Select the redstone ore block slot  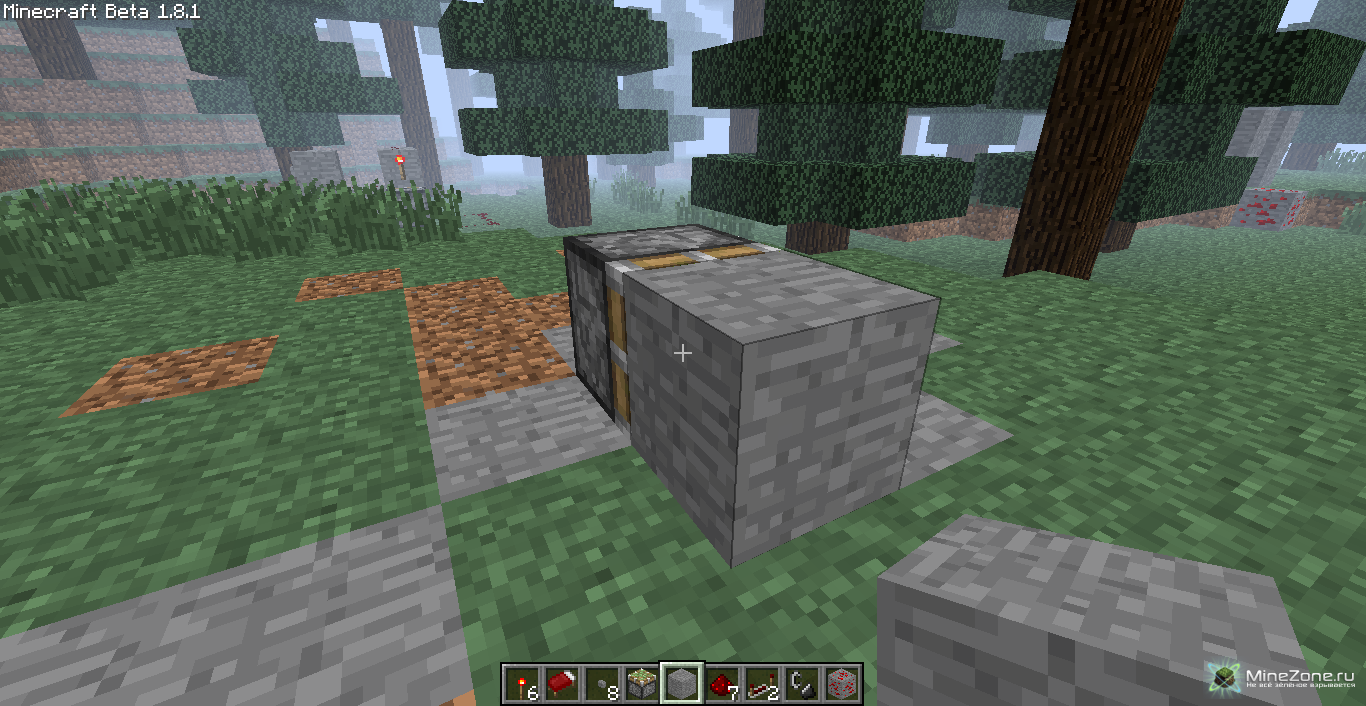(x=842, y=684)
